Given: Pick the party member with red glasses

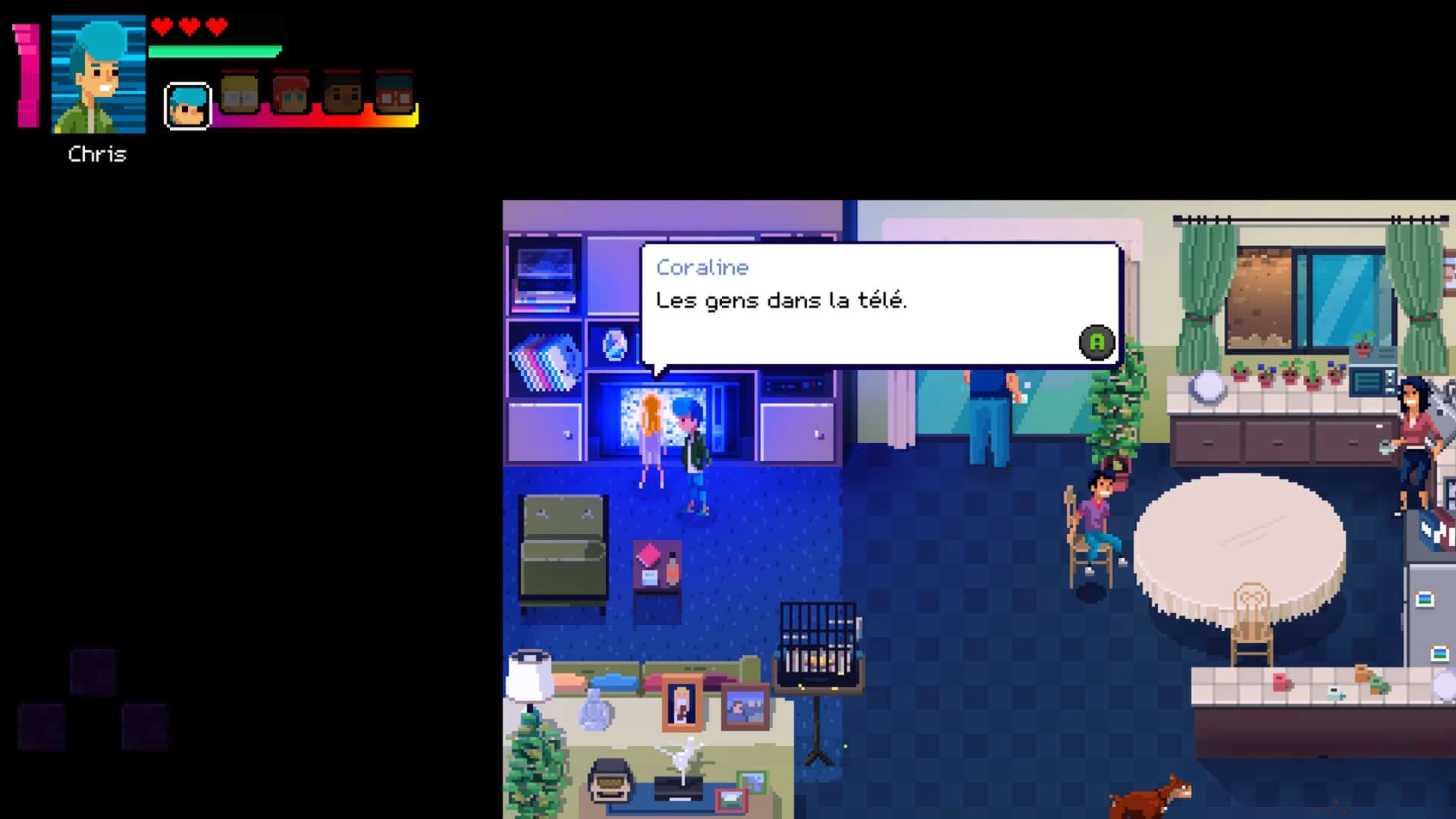Looking at the screenshot, I should tap(394, 94).
